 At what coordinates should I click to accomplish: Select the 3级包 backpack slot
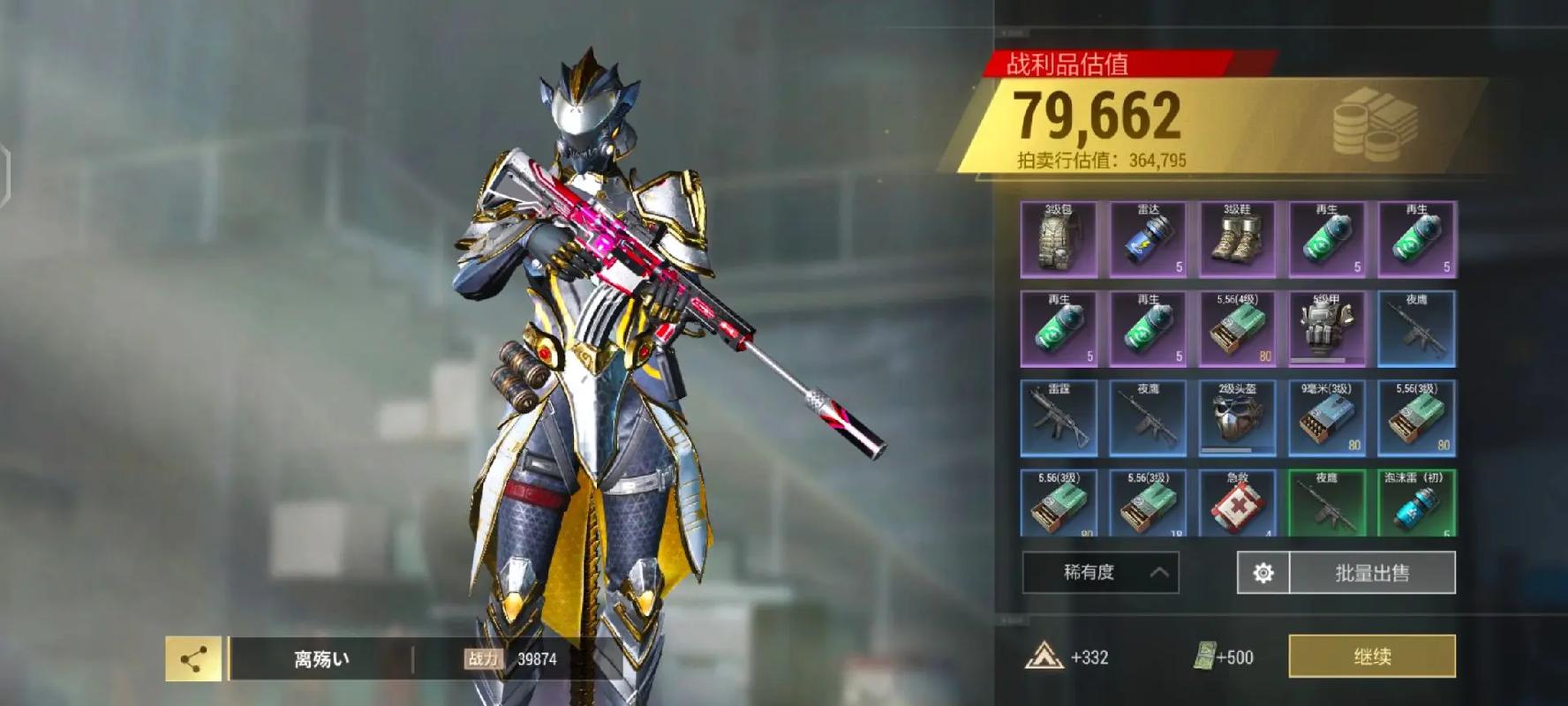tap(1059, 239)
